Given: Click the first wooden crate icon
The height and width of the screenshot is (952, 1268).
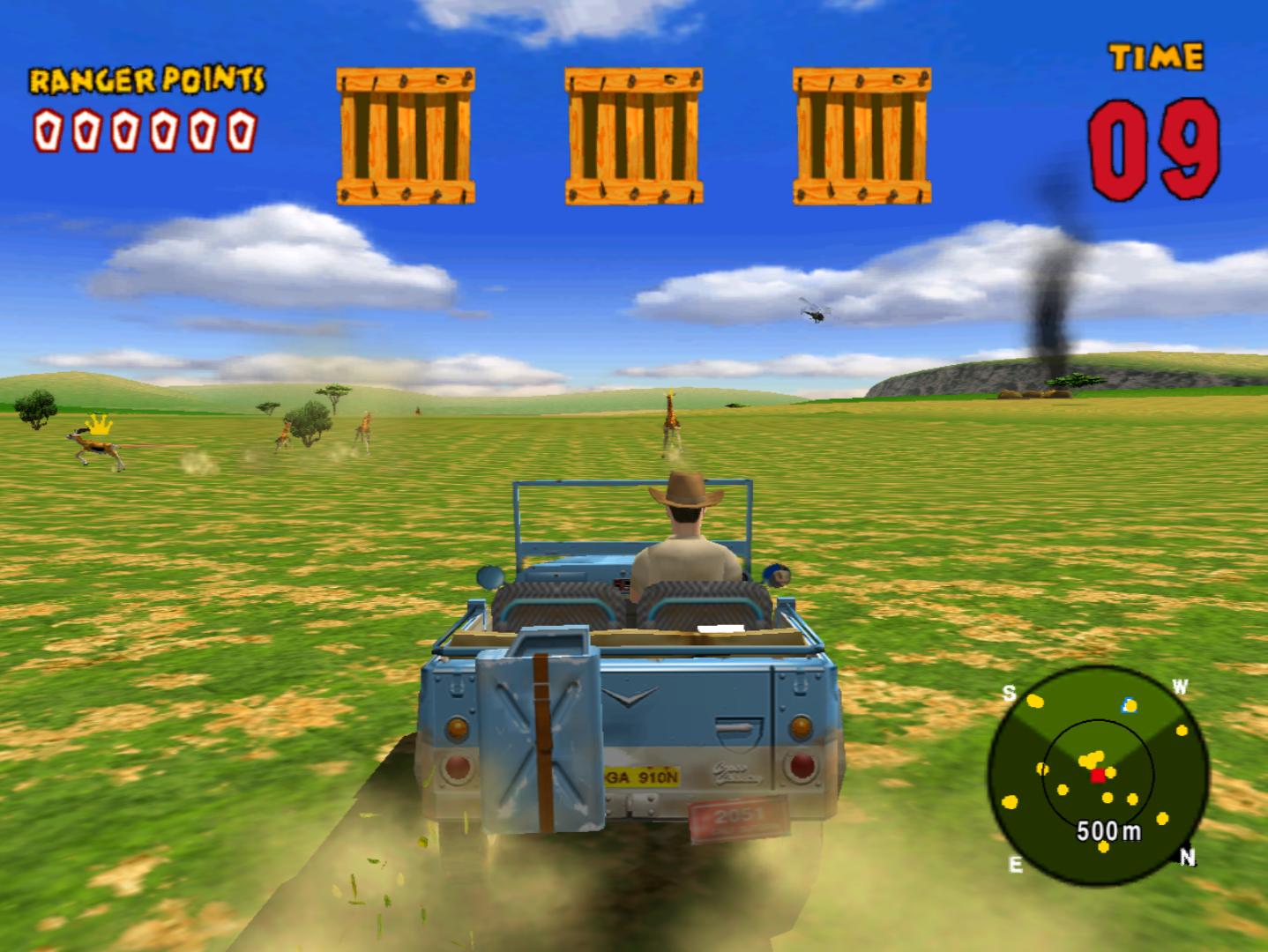Looking at the screenshot, I should click(x=406, y=134).
